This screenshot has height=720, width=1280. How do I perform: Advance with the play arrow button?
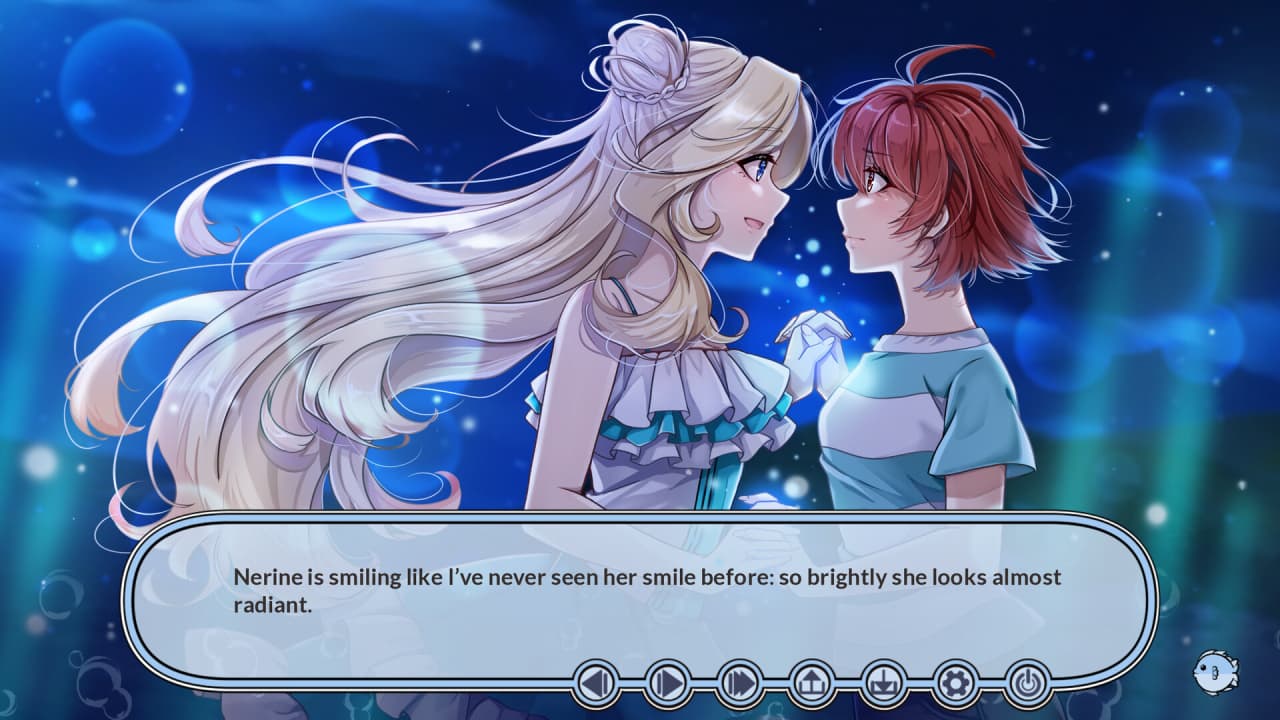click(x=669, y=684)
